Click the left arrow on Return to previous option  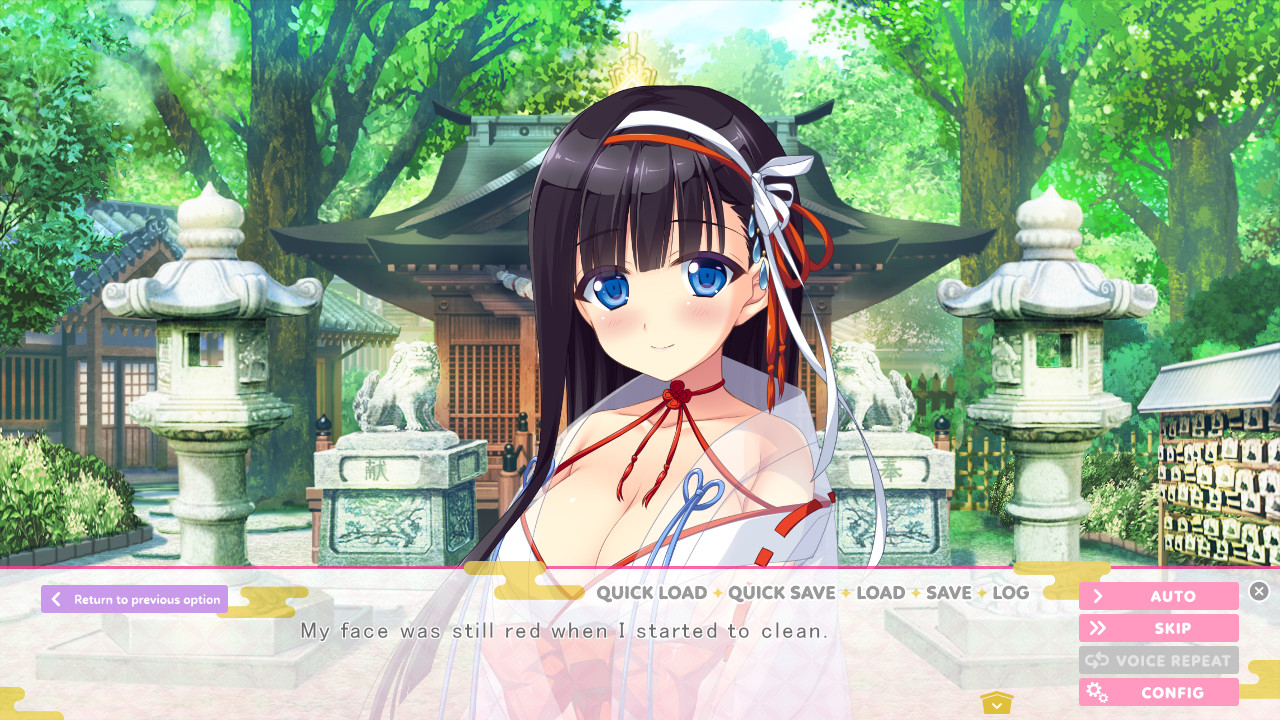pos(56,599)
